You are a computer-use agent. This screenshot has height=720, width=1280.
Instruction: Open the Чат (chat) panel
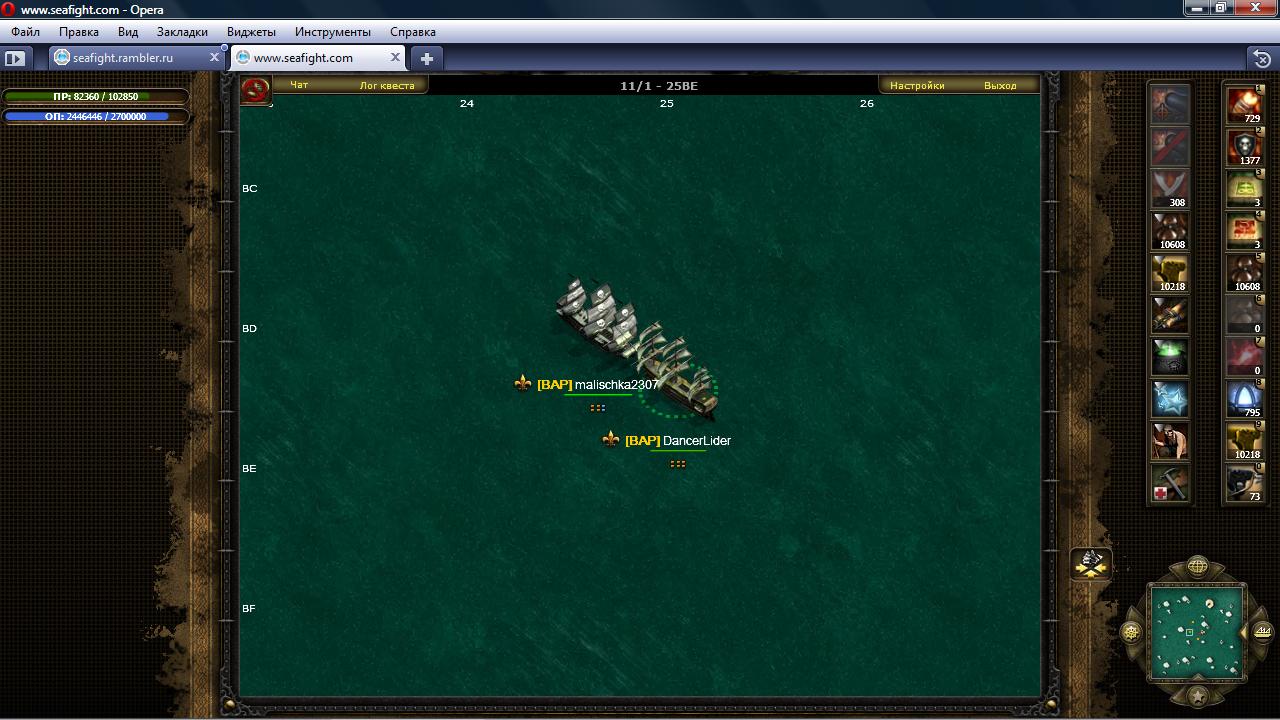(x=299, y=86)
